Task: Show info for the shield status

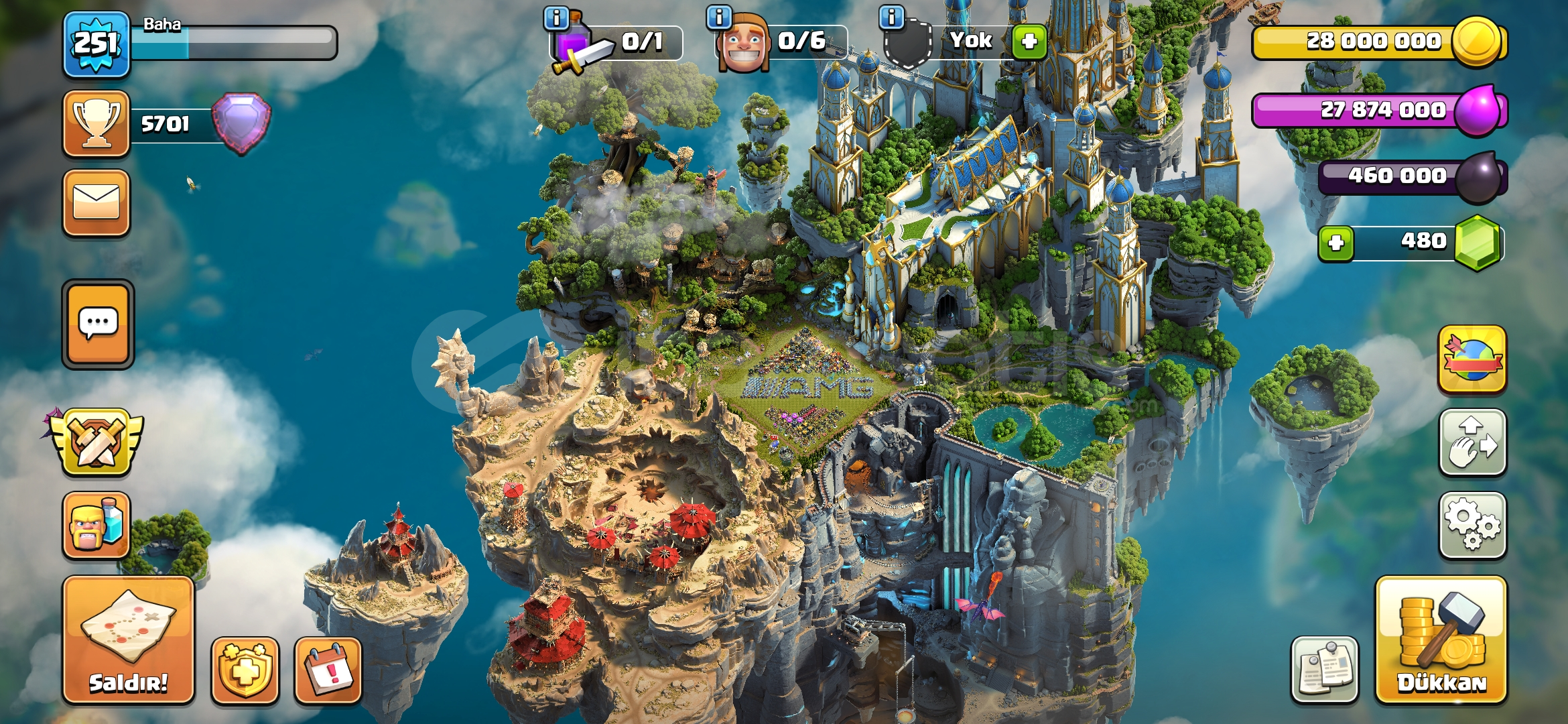Action: coord(891,18)
